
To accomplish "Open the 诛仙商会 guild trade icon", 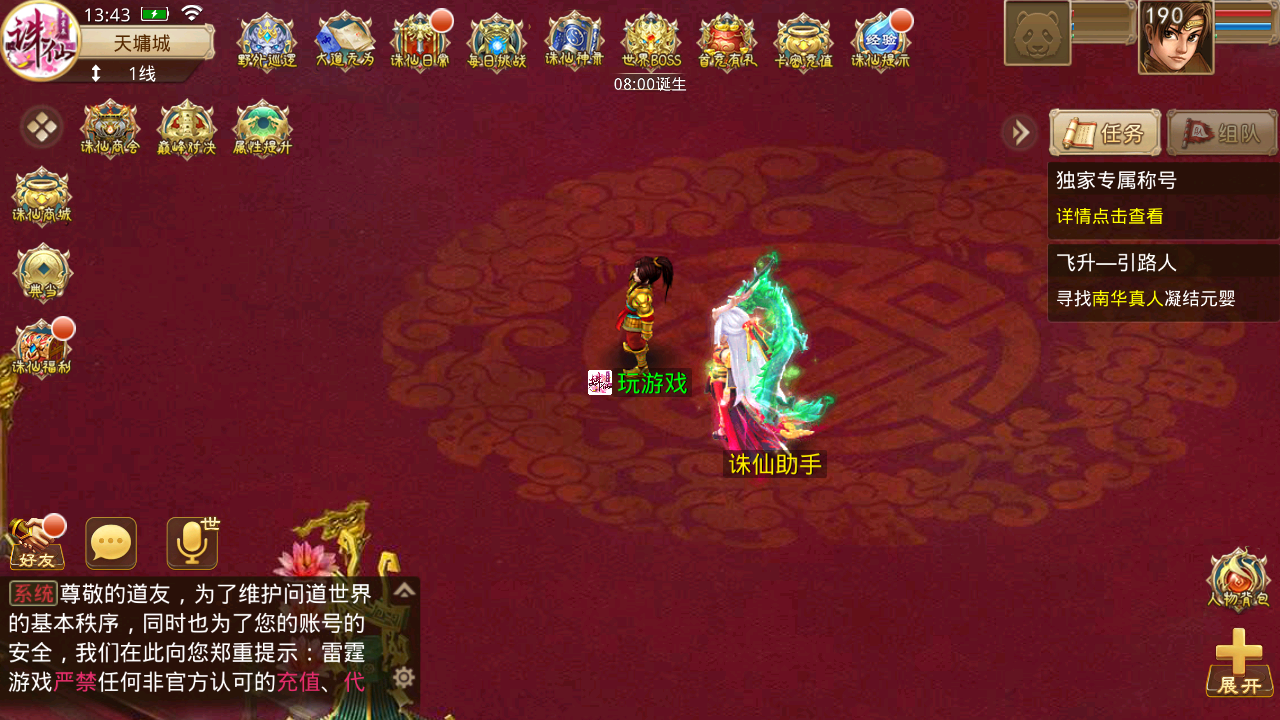I will 110,129.
